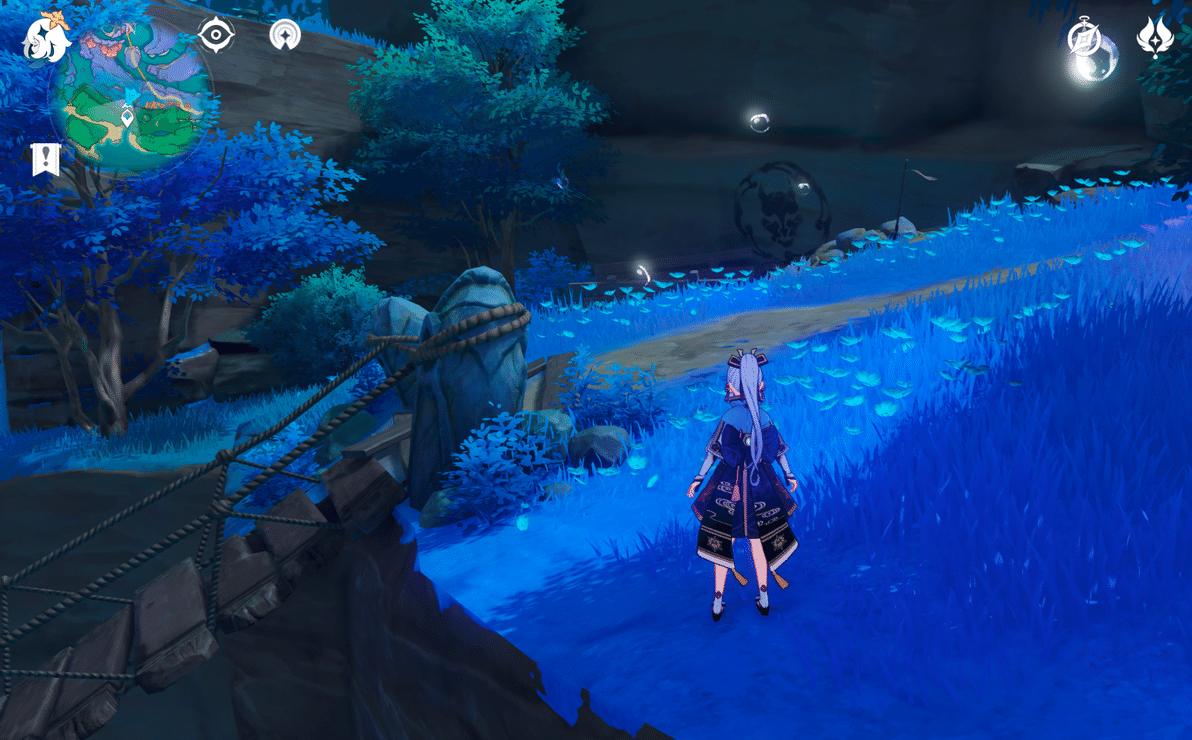The image size is (1192, 740).
Task: Click the signal-arc star icon
Action: point(286,35)
